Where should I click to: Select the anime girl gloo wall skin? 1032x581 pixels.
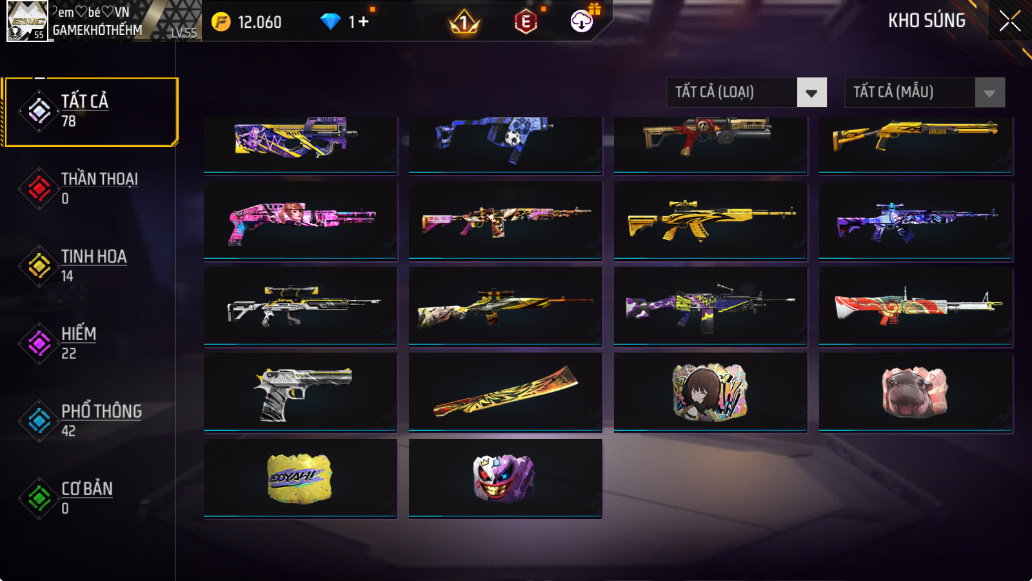[710, 390]
